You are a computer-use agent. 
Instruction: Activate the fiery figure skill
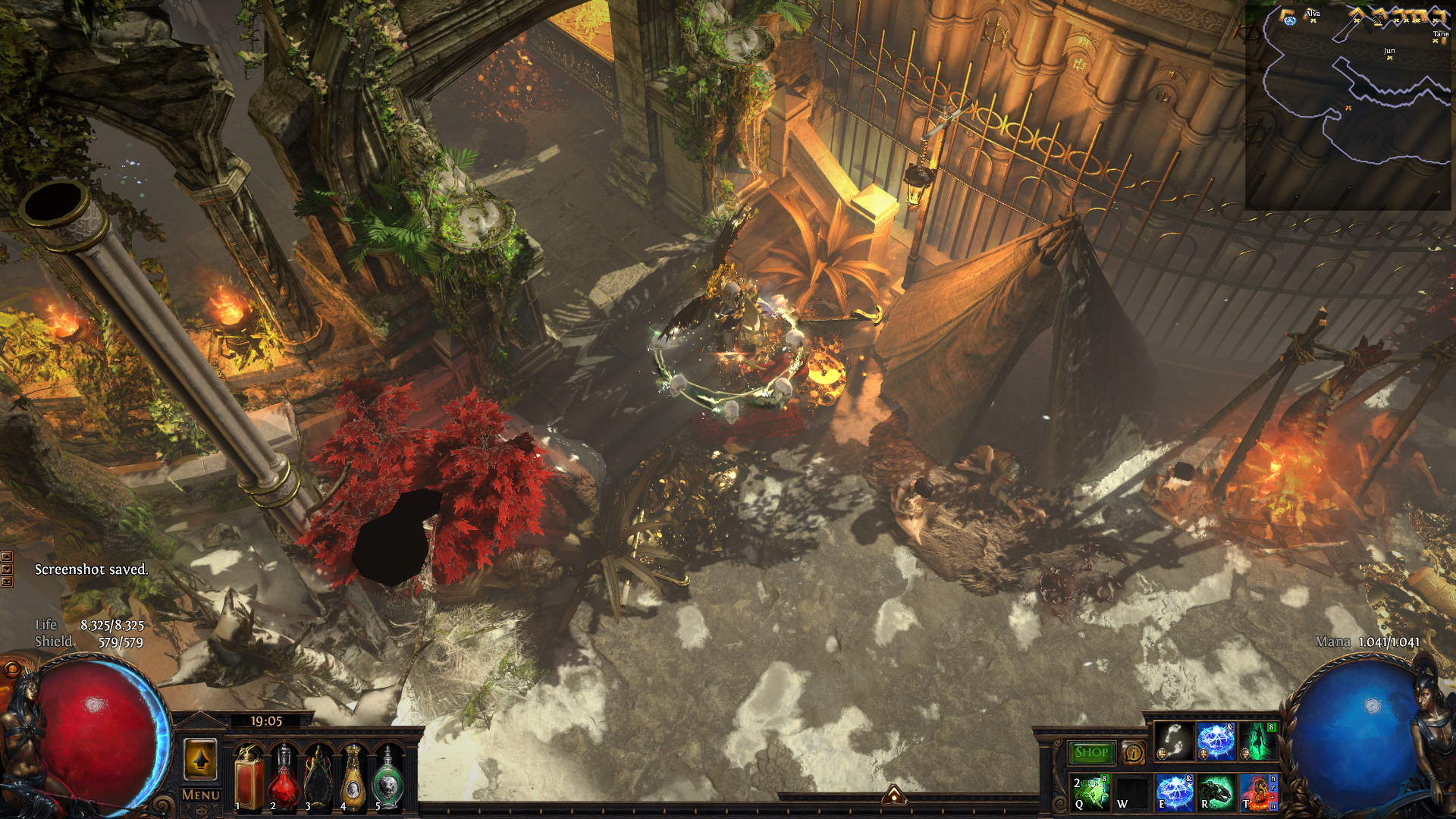pos(1258,792)
